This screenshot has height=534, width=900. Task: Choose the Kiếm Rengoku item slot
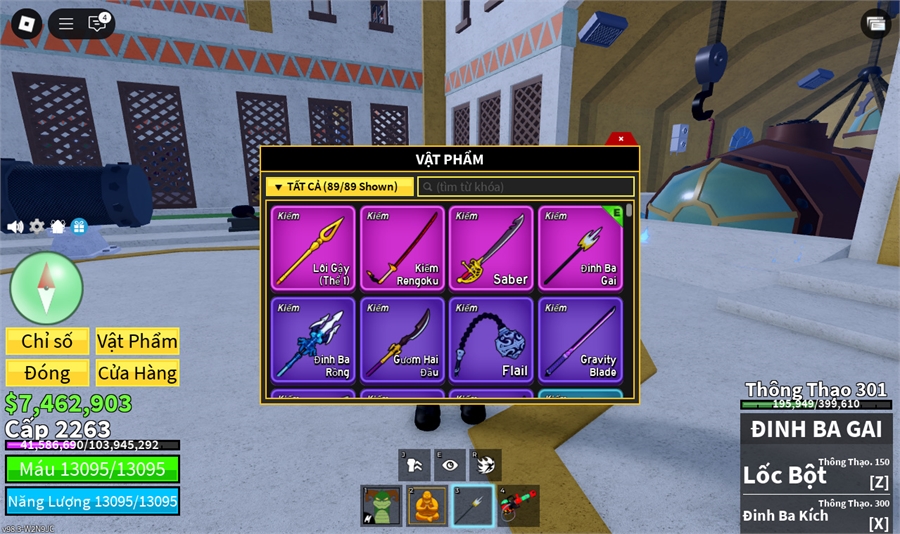403,248
